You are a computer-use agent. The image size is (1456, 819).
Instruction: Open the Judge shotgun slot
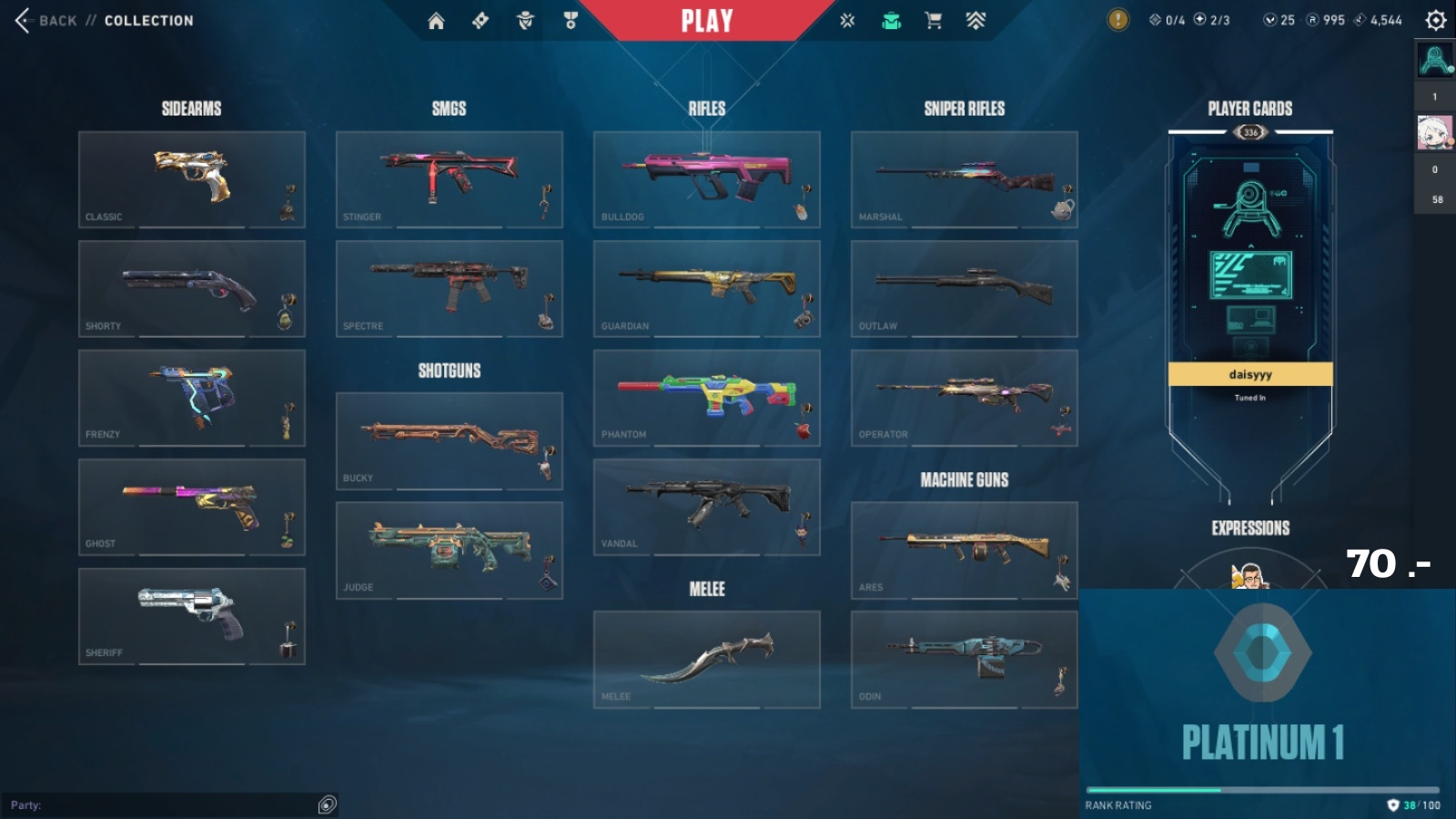coord(449,551)
